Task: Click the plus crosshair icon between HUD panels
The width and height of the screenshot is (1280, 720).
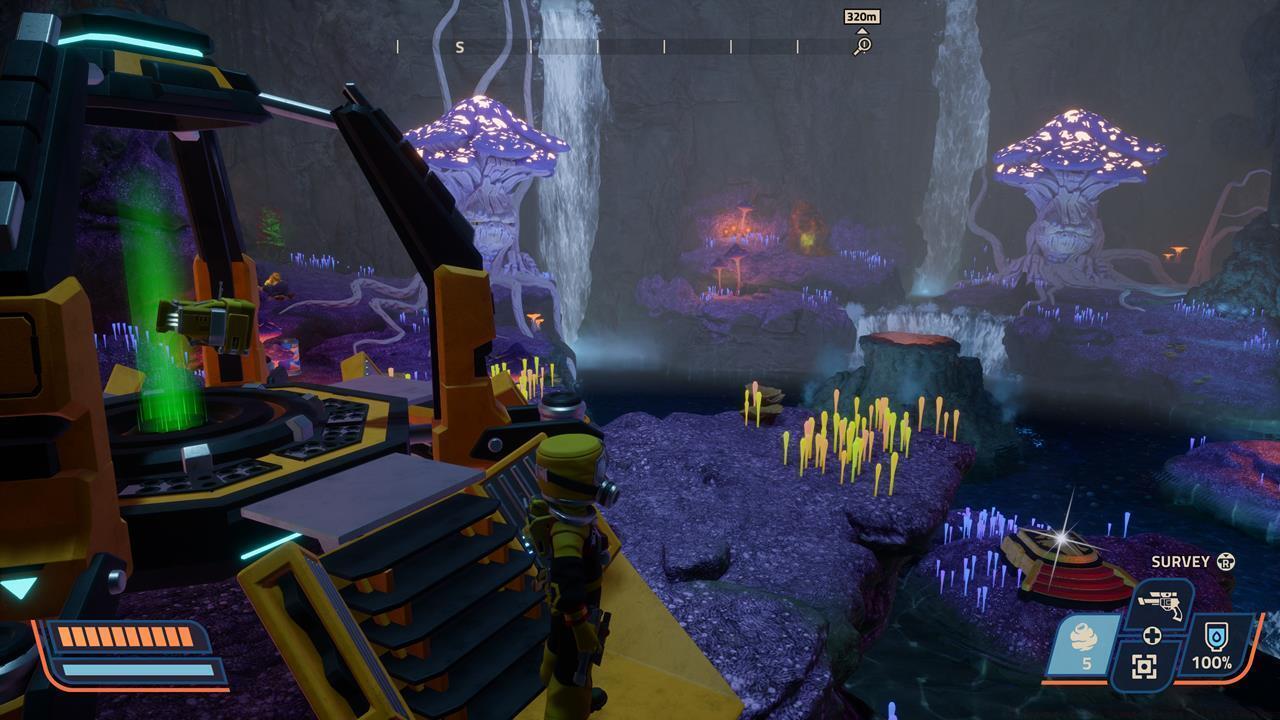Action: [1153, 636]
